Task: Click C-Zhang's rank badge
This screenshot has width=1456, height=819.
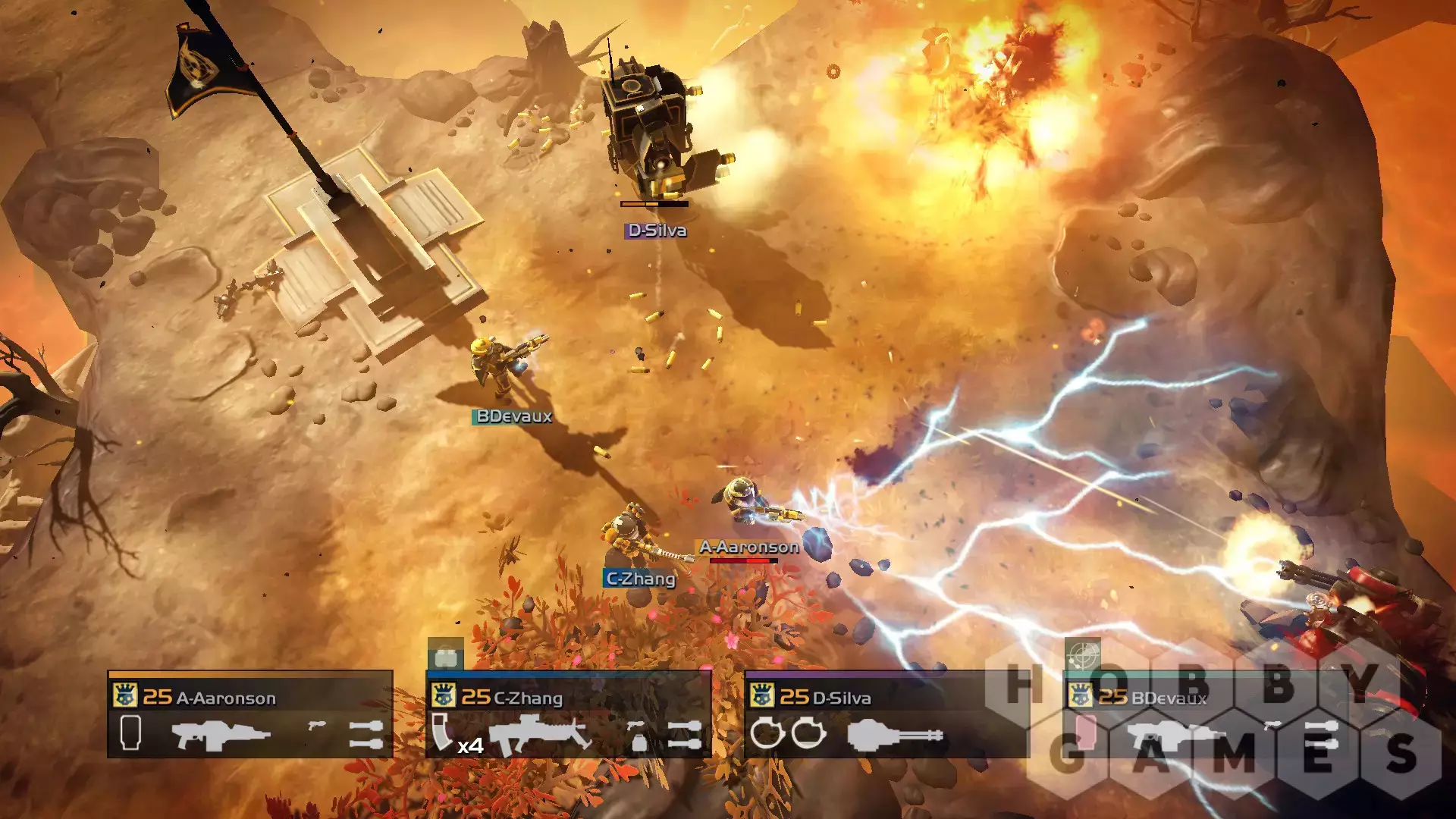Action: [x=444, y=695]
